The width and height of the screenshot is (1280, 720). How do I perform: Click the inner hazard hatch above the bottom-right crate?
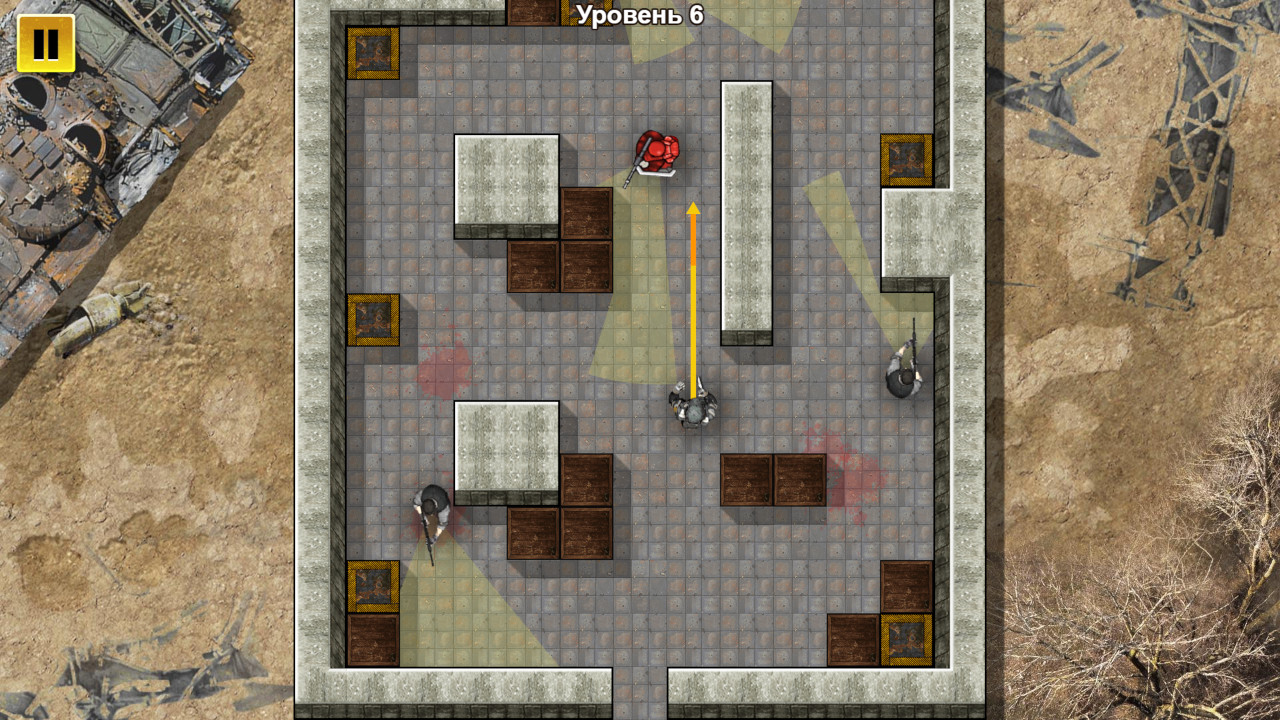tap(908, 640)
